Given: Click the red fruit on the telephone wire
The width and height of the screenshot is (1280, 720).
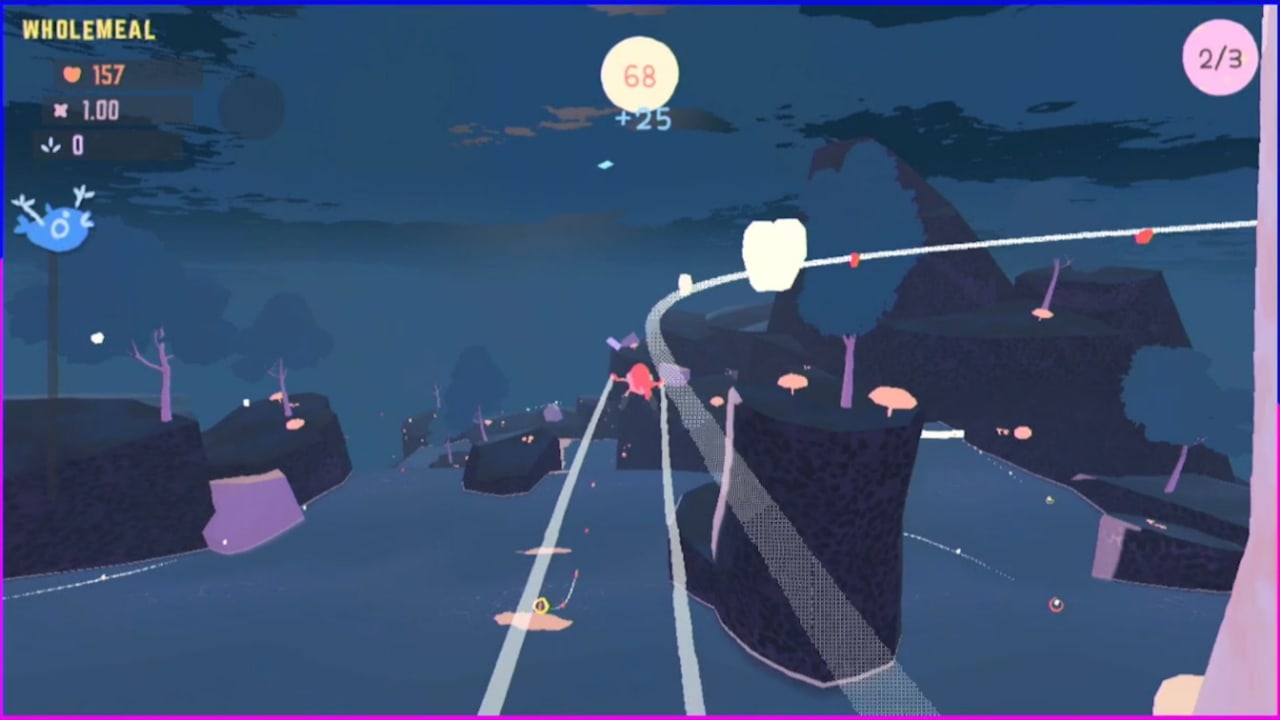Looking at the screenshot, I should pos(853,260).
